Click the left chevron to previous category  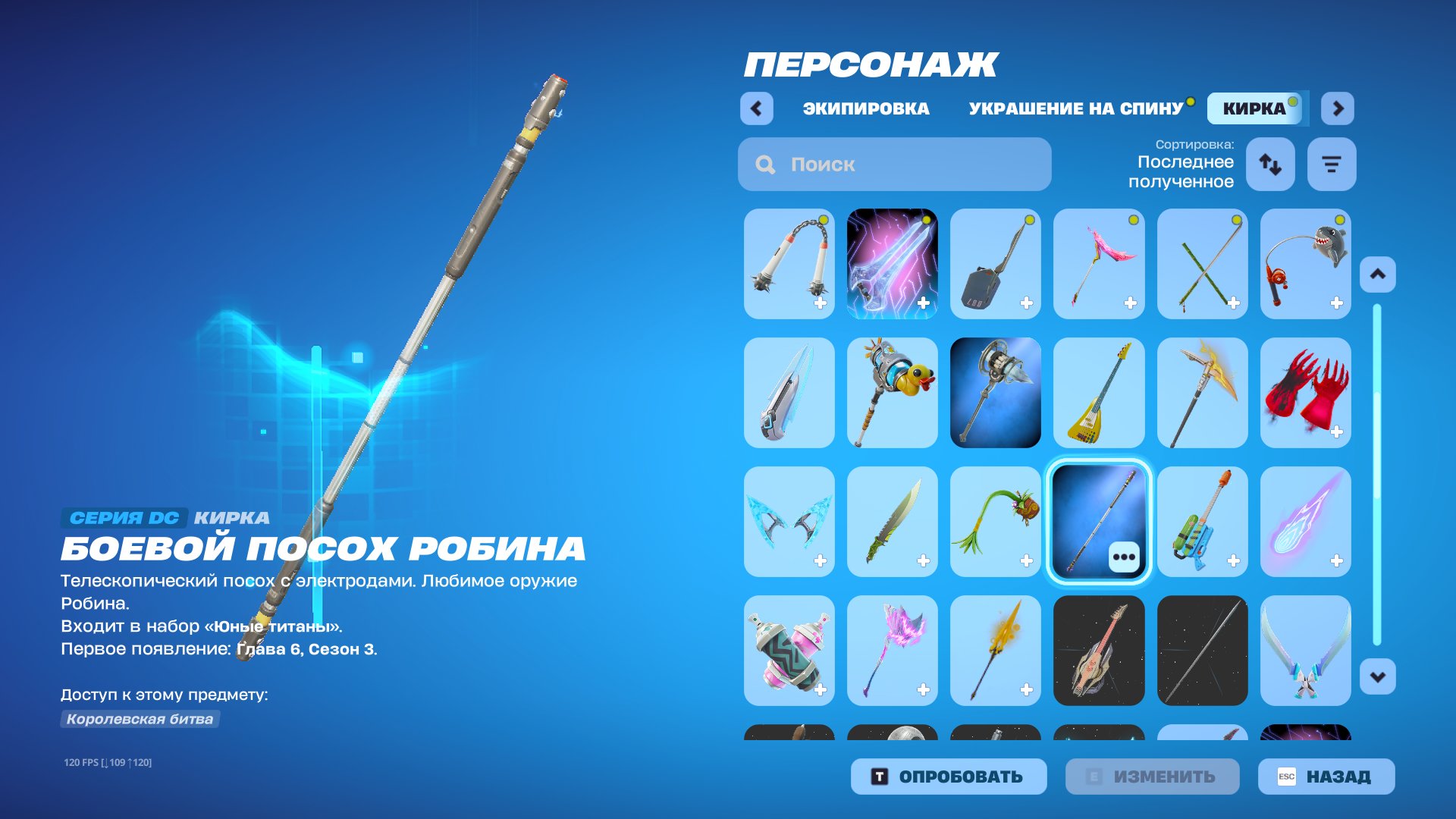click(755, 108)
